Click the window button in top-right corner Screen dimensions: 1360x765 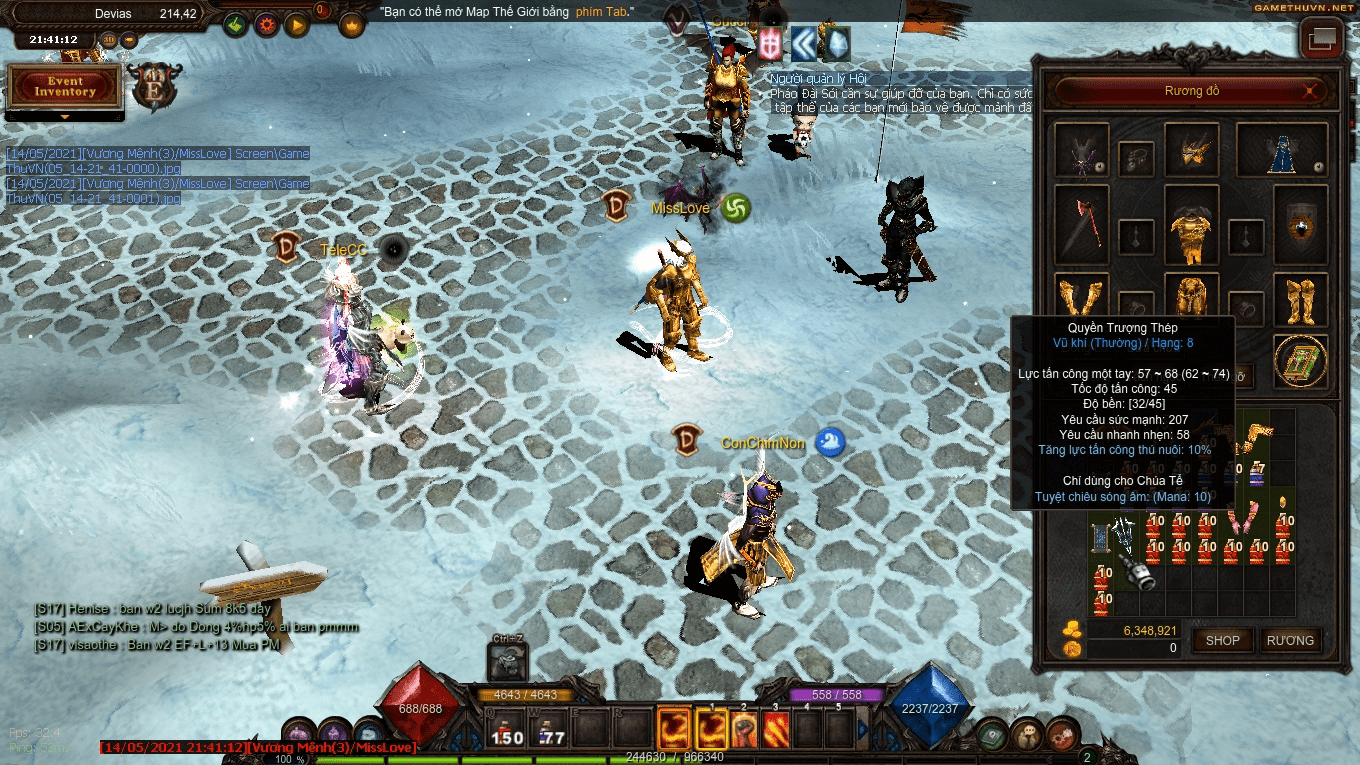(x=1321, y=40)
